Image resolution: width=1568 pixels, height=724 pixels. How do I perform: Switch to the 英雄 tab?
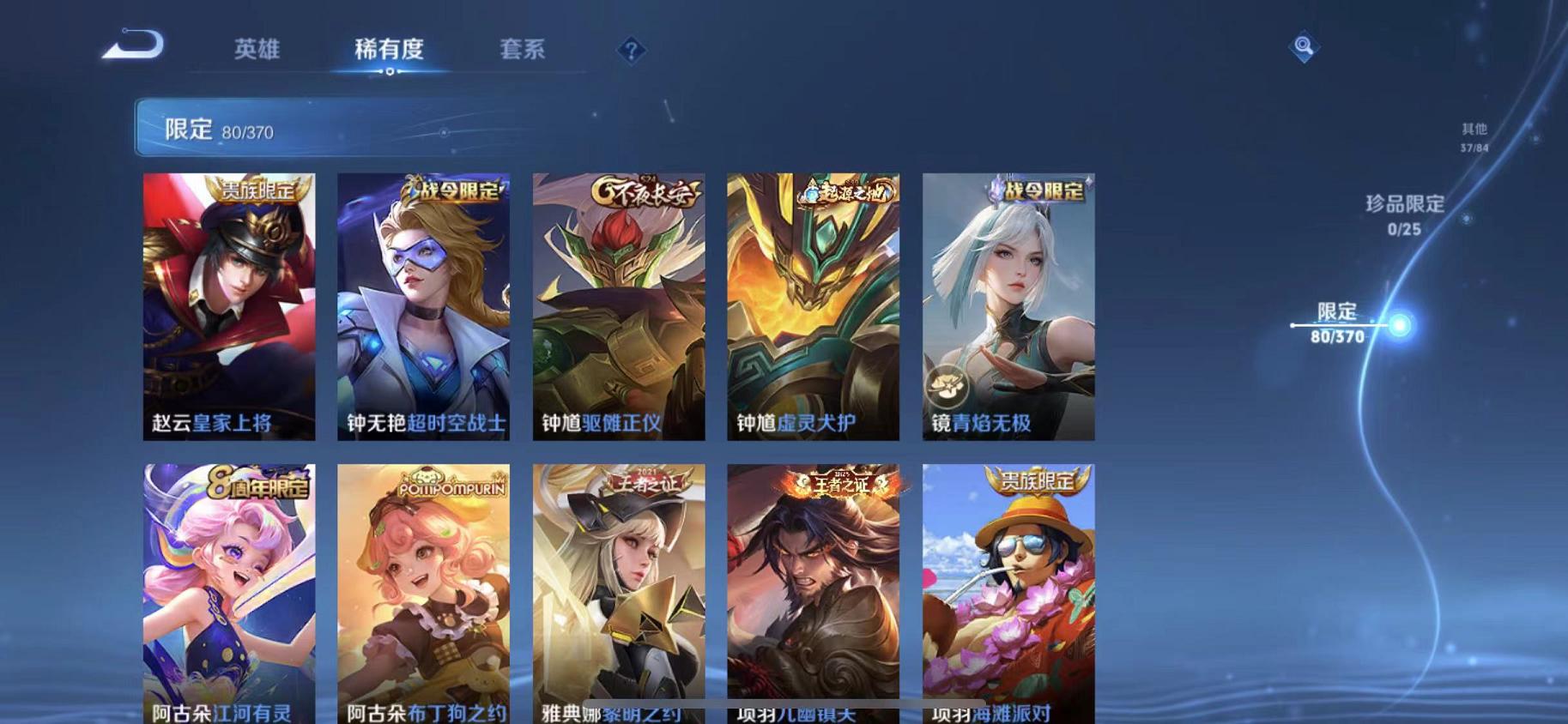pos(257,50)
